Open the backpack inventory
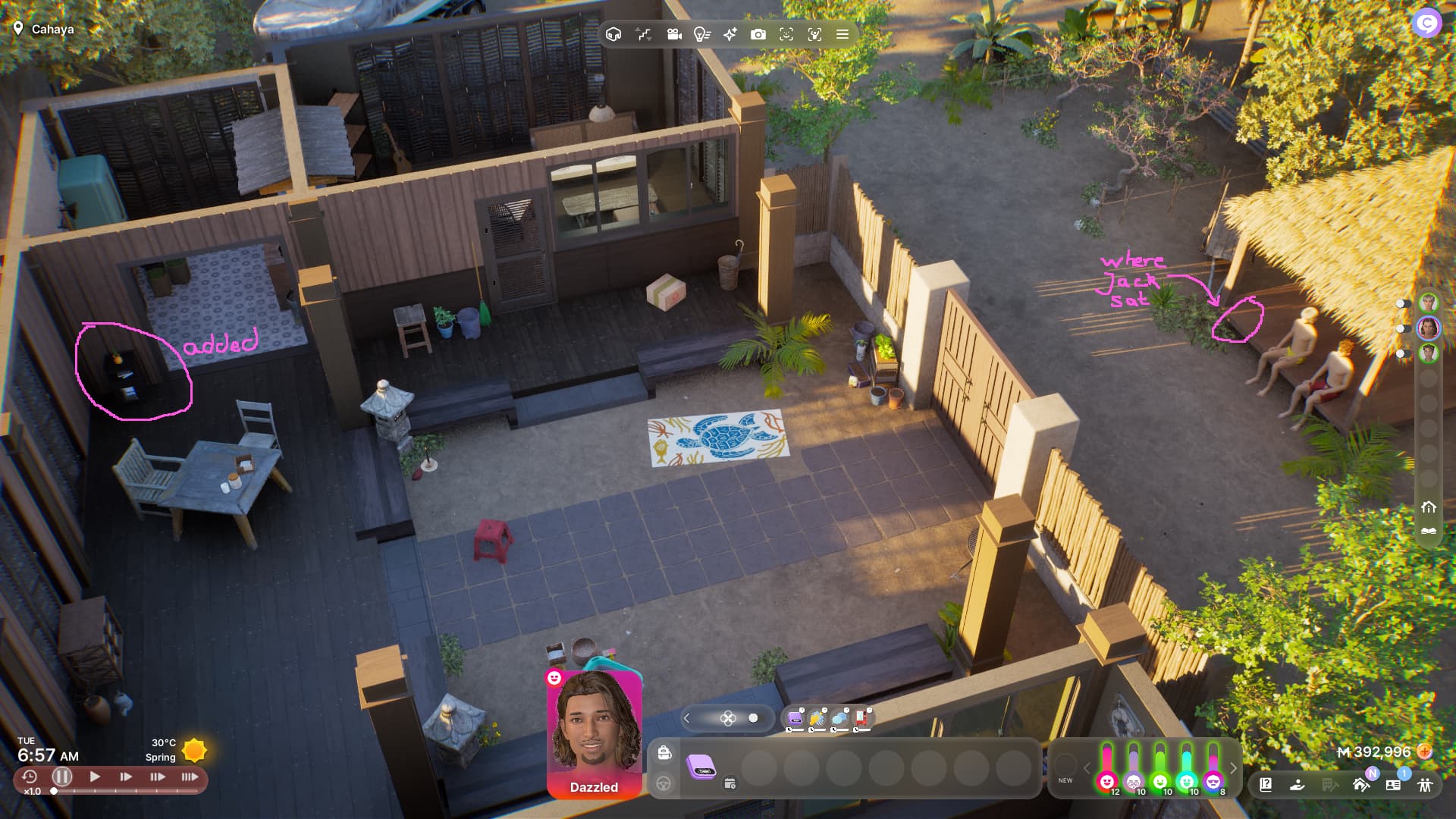The image size is (1456, 819). pyautogui.click(x=664, y=752)
